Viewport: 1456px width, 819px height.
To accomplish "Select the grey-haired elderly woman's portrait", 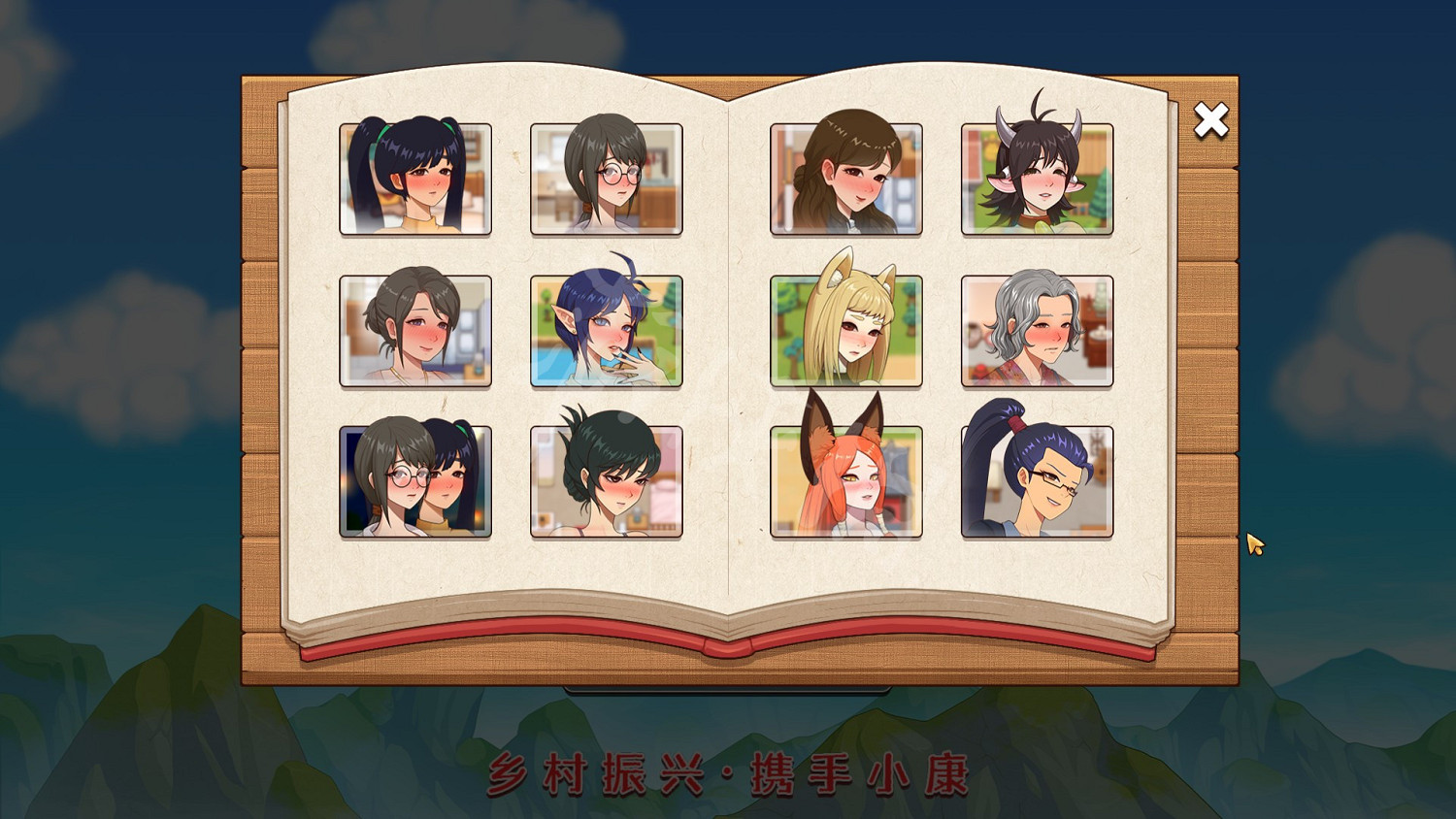I will tap(1036, 330).
